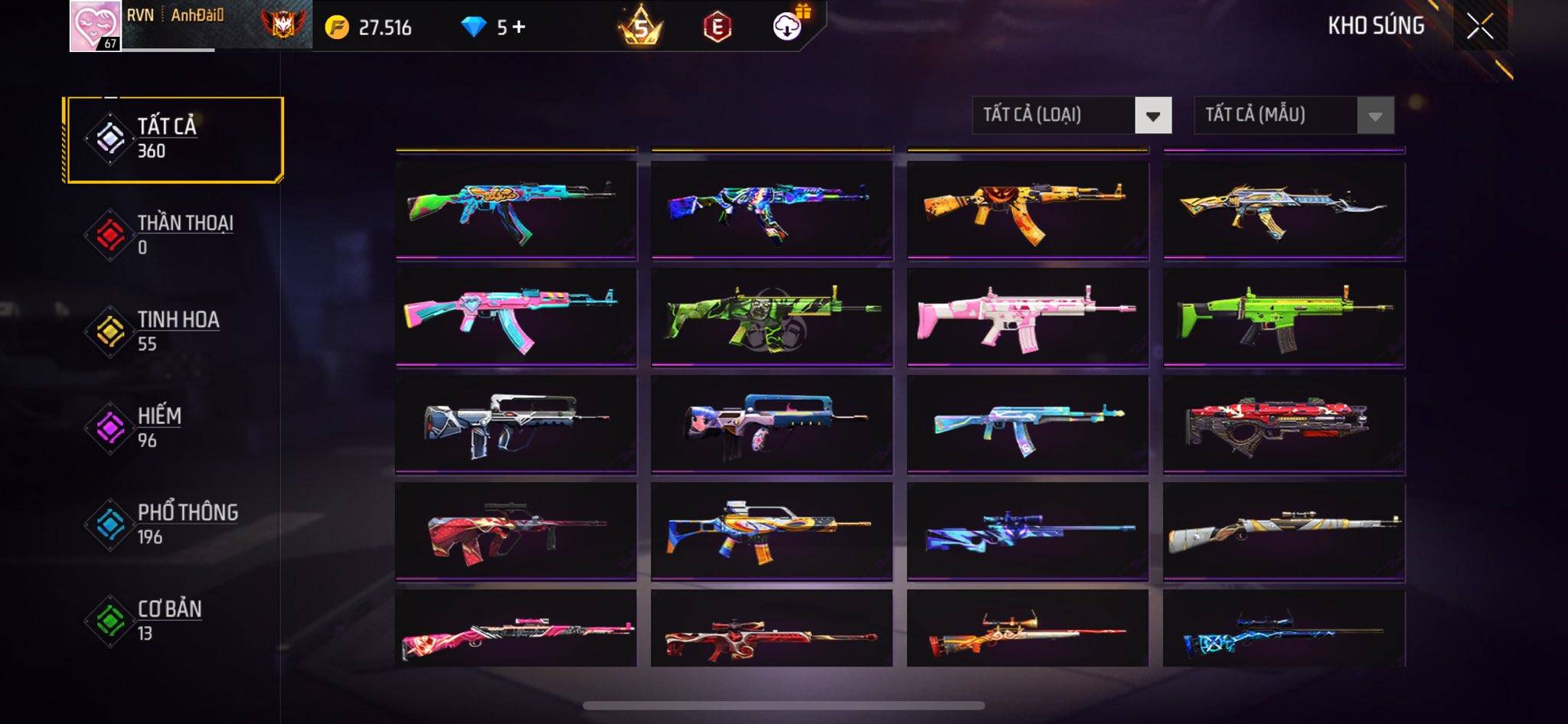1568x724 pixels.
Task: Add more diamonds via the plus
Action: pyautogui.click(x=520, y=27)
